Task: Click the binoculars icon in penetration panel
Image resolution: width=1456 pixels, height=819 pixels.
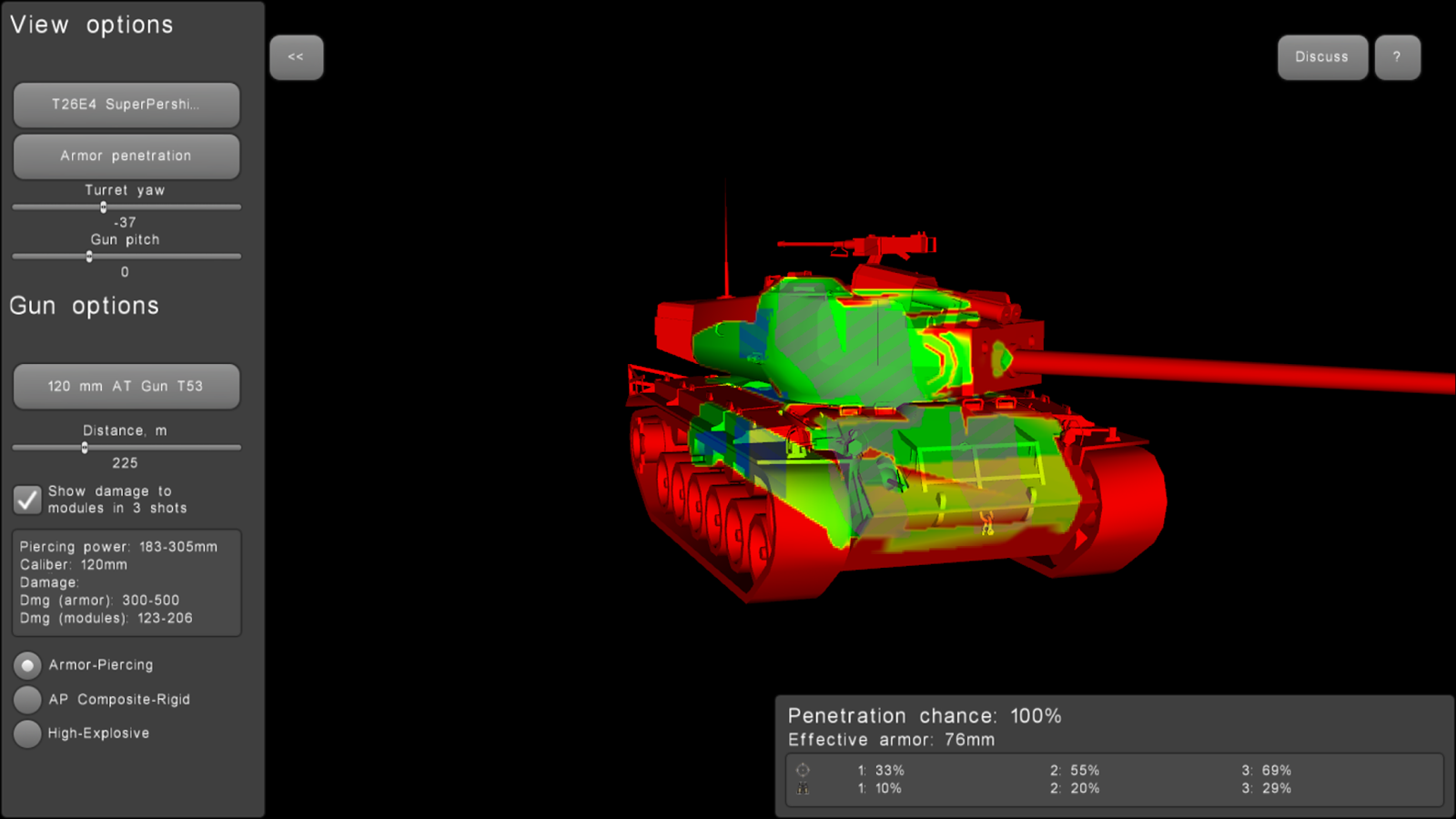Action: pos(804,790)
